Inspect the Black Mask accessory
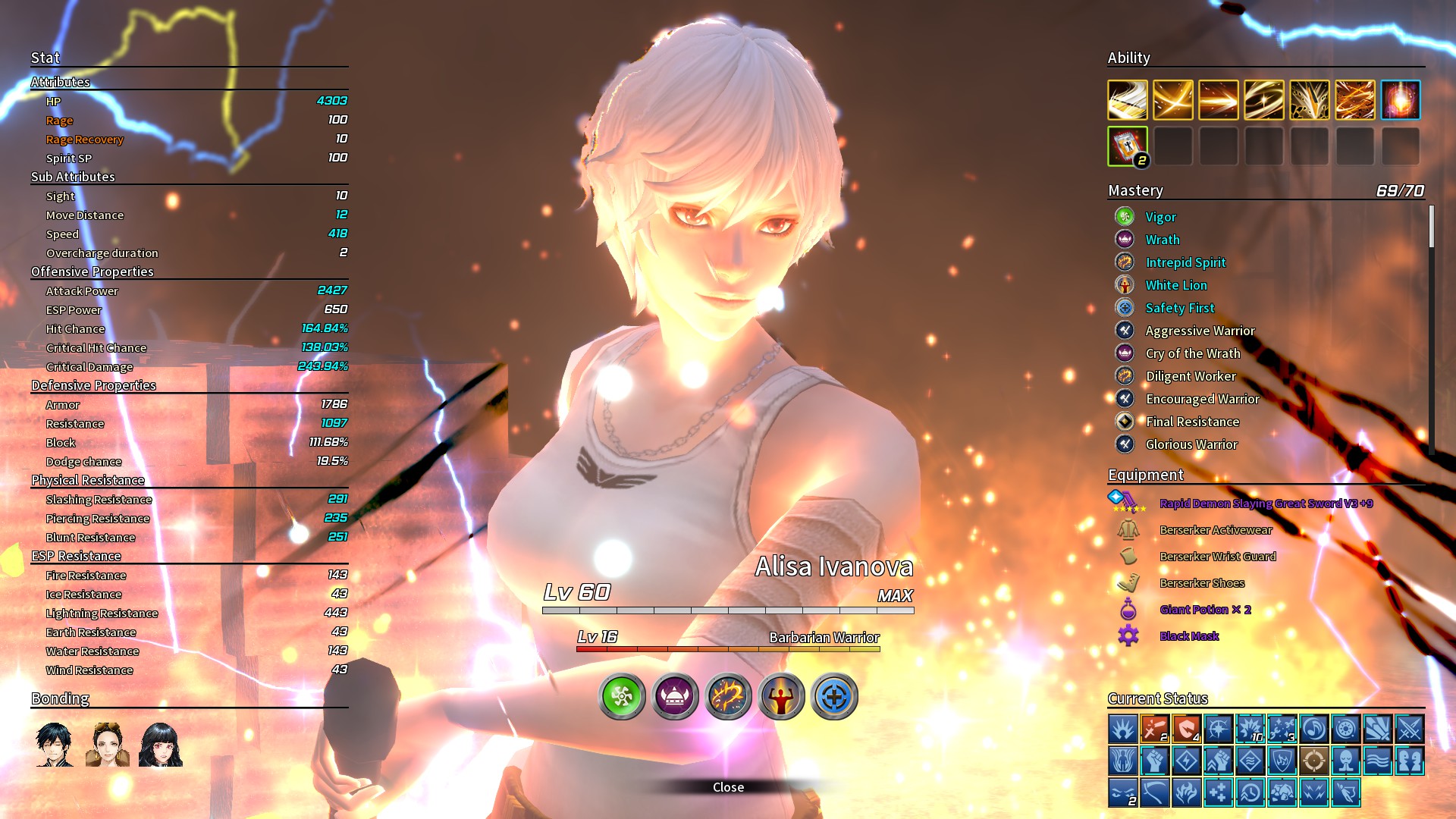 click(1189, 636)
